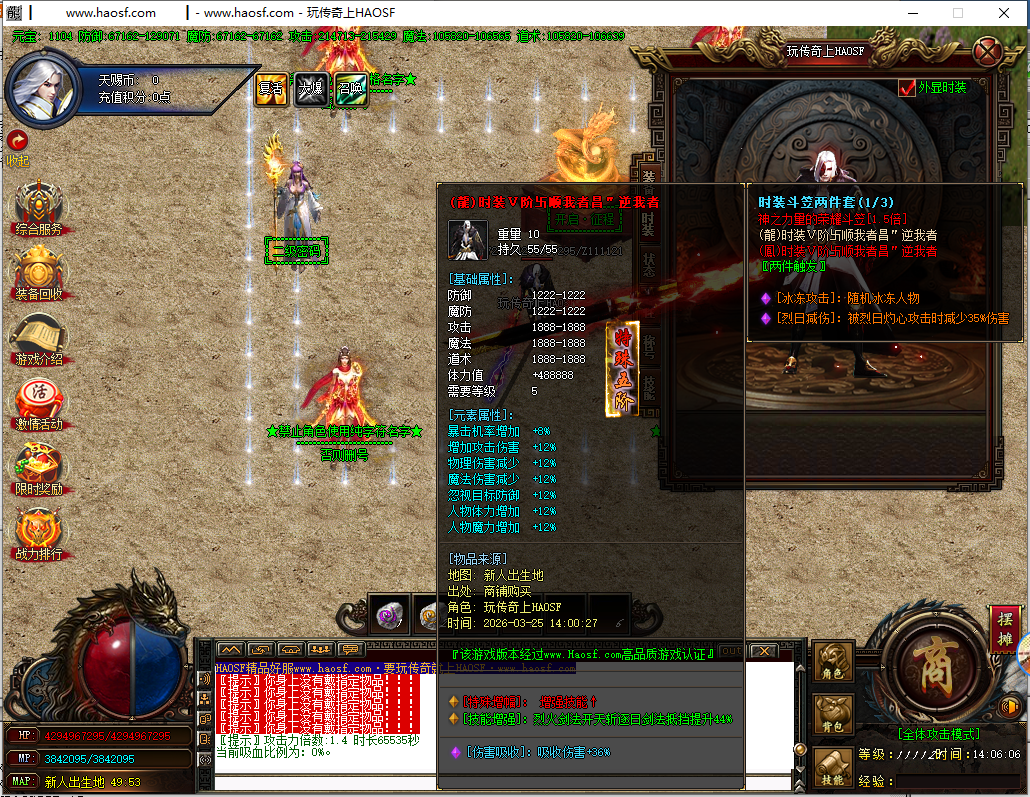
Task: Close the chat window with the X
Action: point(764,651)
